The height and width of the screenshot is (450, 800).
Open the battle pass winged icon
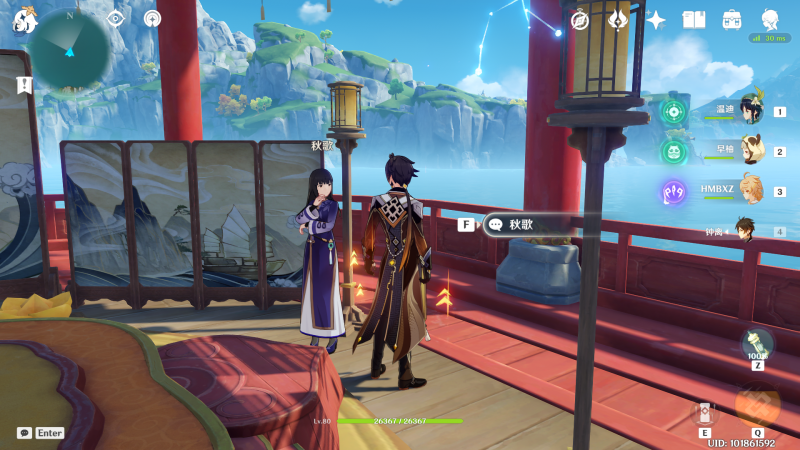(618, 19)
